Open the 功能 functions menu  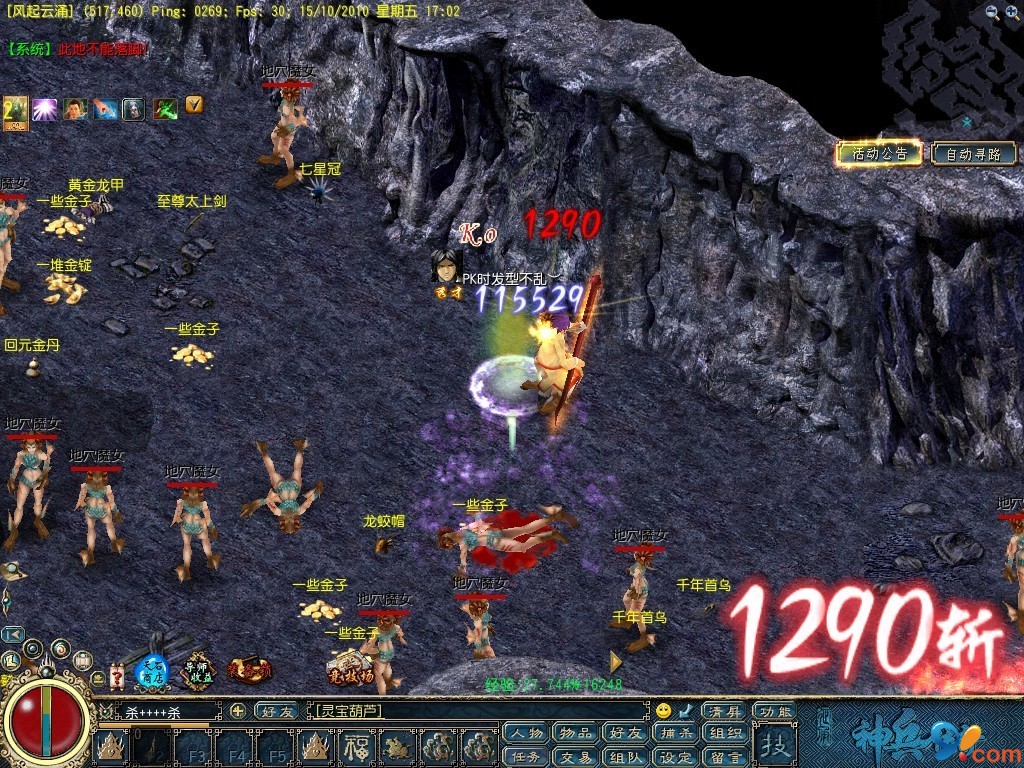tap(774, 711)
